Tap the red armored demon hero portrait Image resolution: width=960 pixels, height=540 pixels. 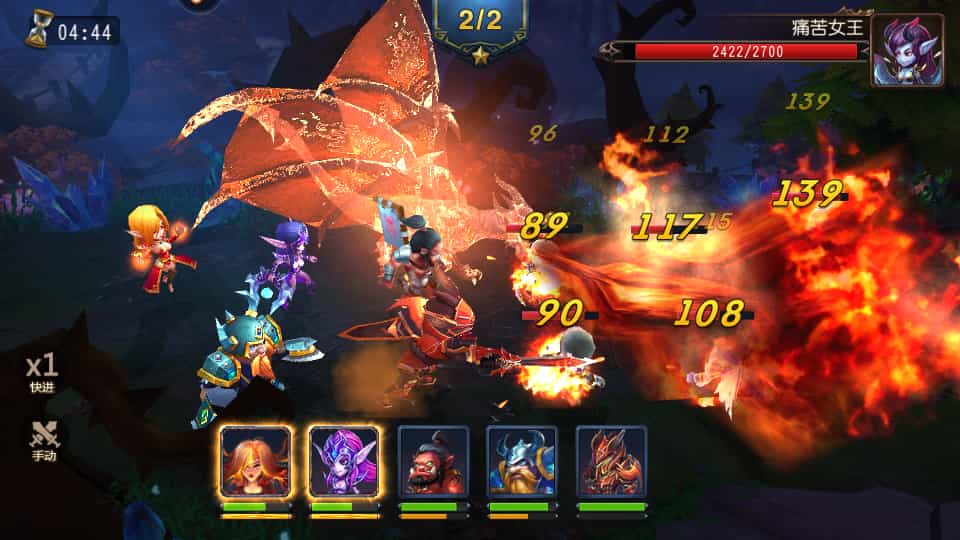pos(611,461)
